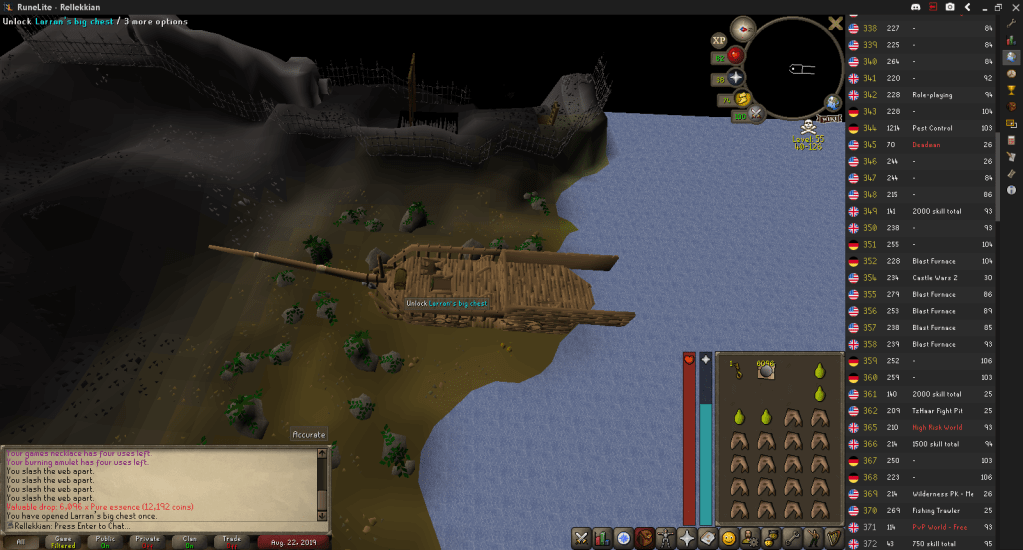
Task: Open RuneLite configuration wrench panel
Action: click(x=1011, y=22)
